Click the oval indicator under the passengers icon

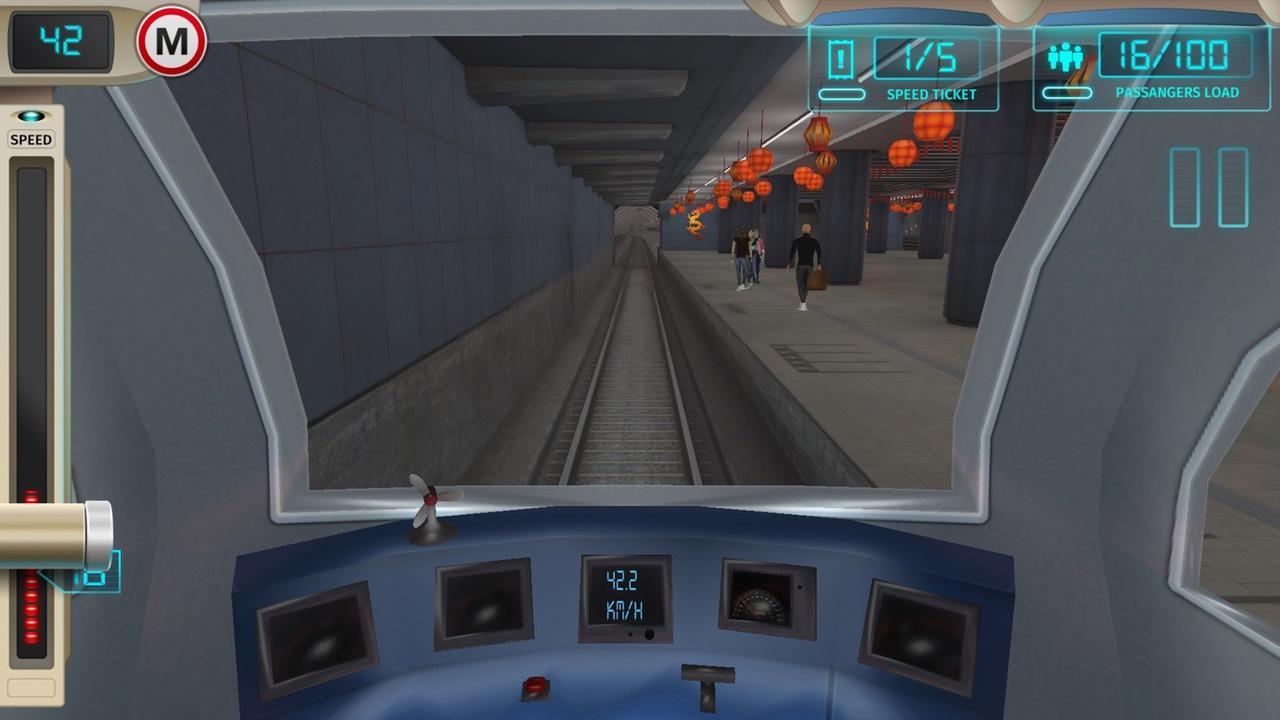point(1067,91)
